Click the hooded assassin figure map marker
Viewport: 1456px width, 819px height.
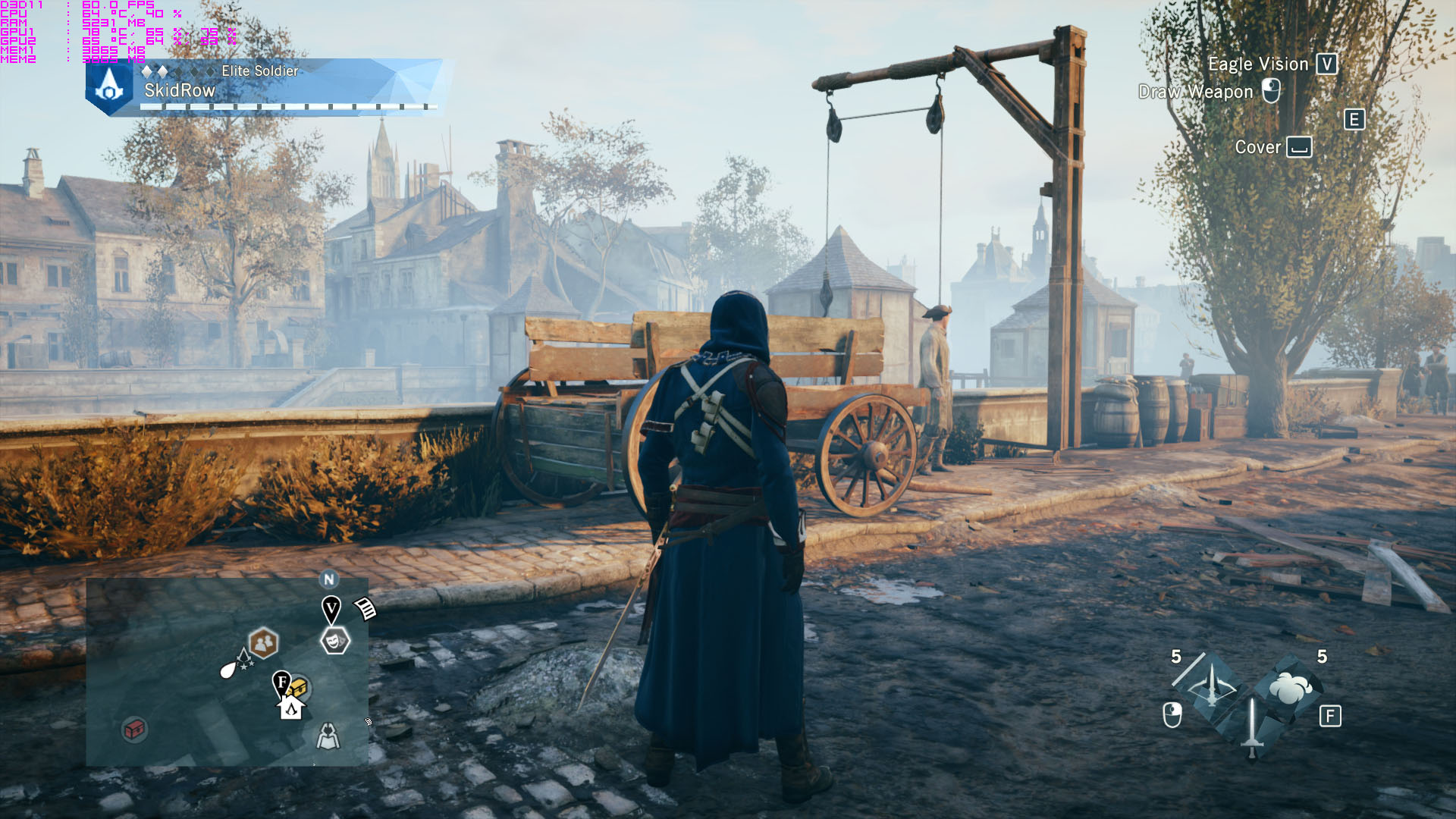328,736
